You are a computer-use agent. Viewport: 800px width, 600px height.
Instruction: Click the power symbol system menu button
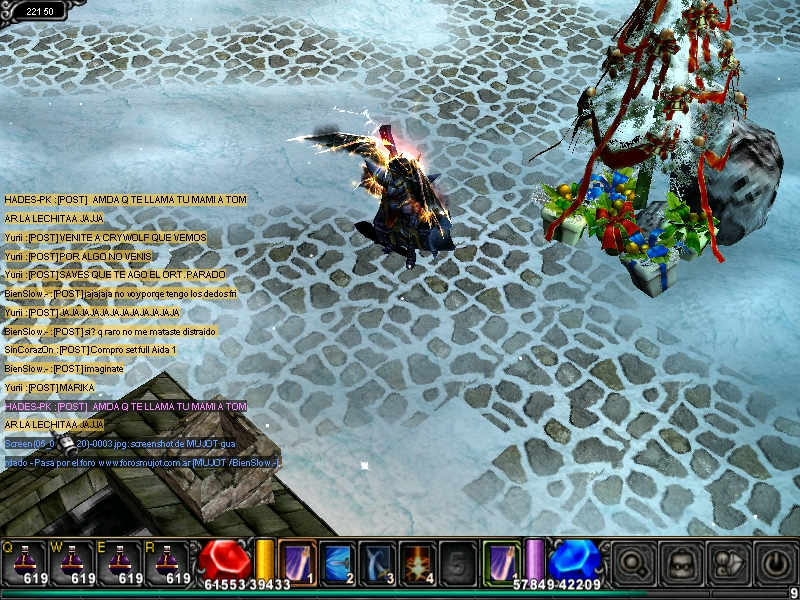[x=776, y=563]
